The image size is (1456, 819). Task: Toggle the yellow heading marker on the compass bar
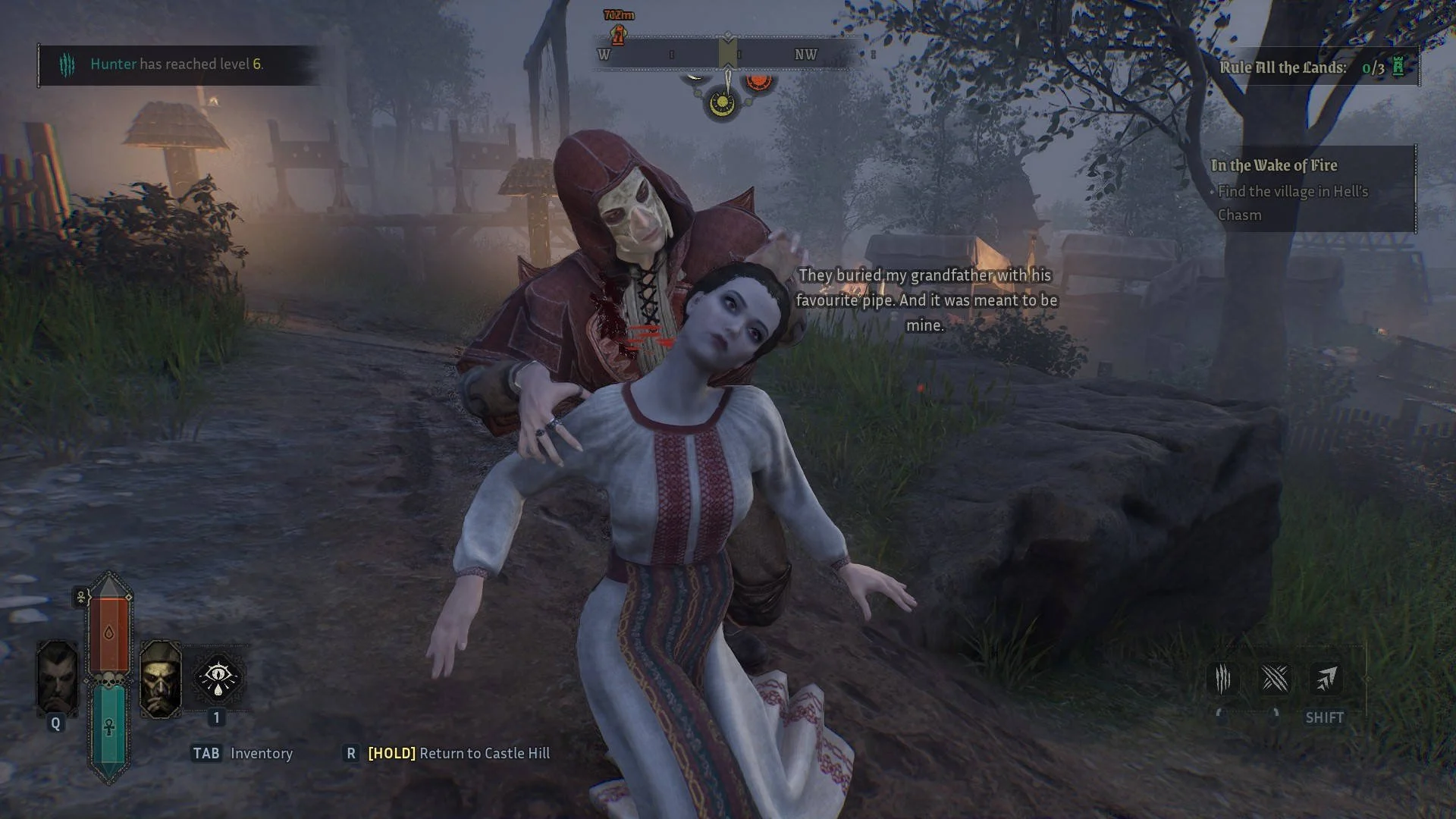pyautogui.click(x=728, y=53)
